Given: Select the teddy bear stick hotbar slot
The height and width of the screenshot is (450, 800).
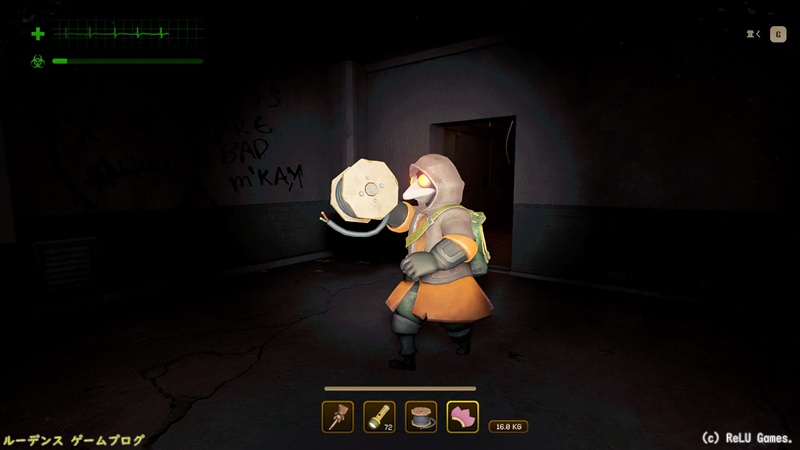Looking at the screenshot, I should pyautogui.click(x=337, y=416).
